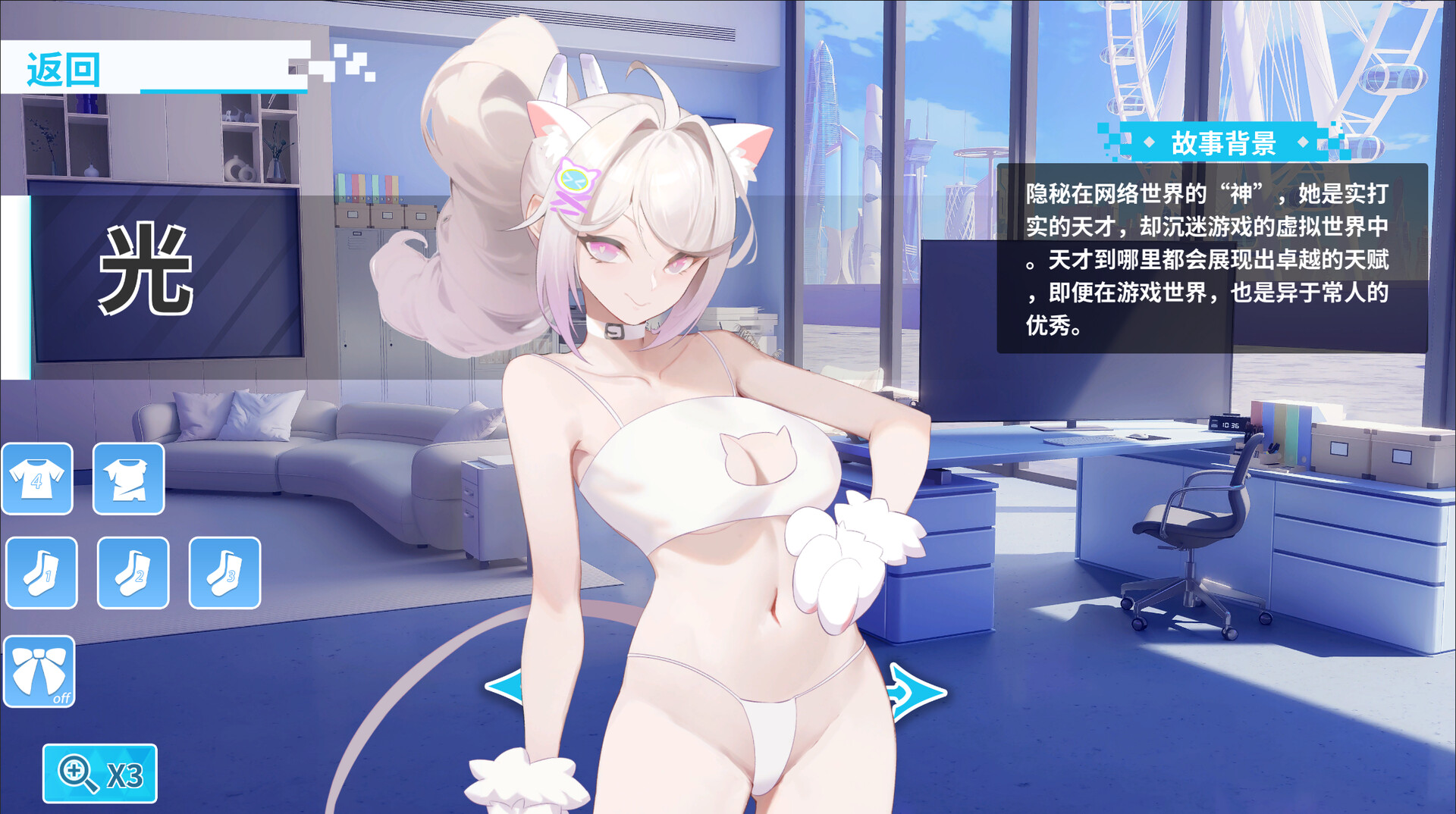Select the shirt outfit number 4 icon

click(37, 479)
